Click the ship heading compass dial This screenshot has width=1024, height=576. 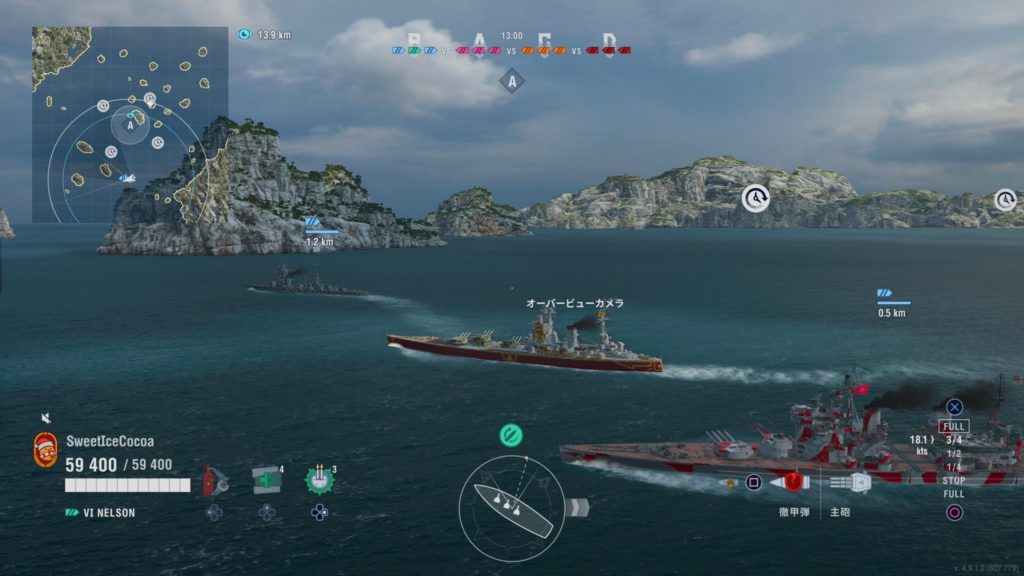511,508
